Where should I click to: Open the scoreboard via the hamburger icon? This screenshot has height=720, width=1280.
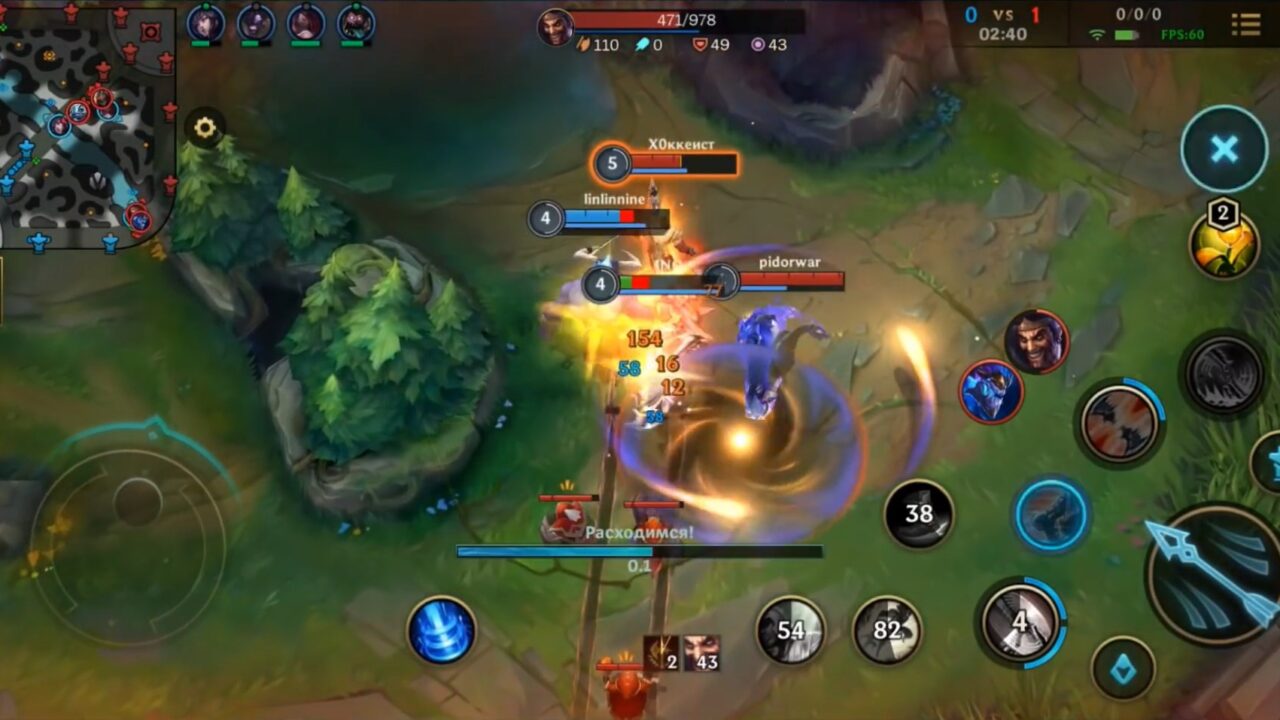[x=1247, y=26]
